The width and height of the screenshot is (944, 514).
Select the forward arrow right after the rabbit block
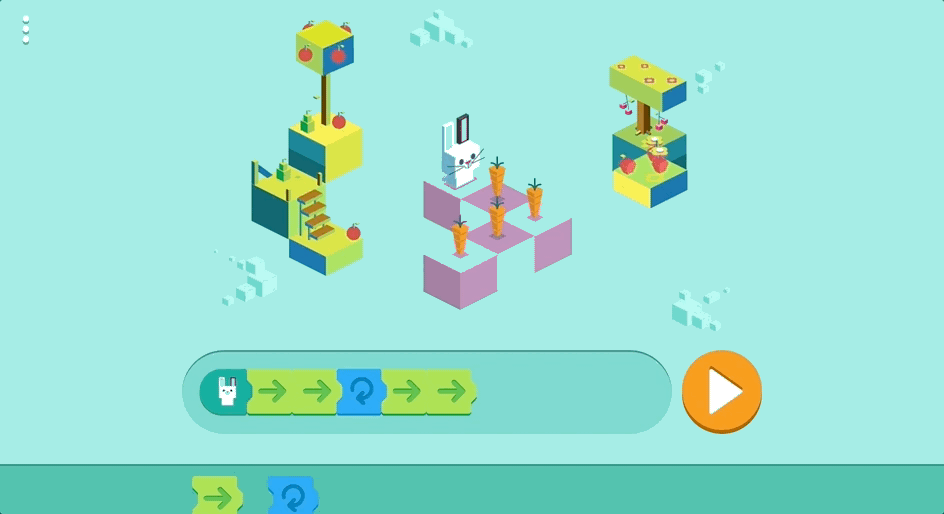click(271, 392)
